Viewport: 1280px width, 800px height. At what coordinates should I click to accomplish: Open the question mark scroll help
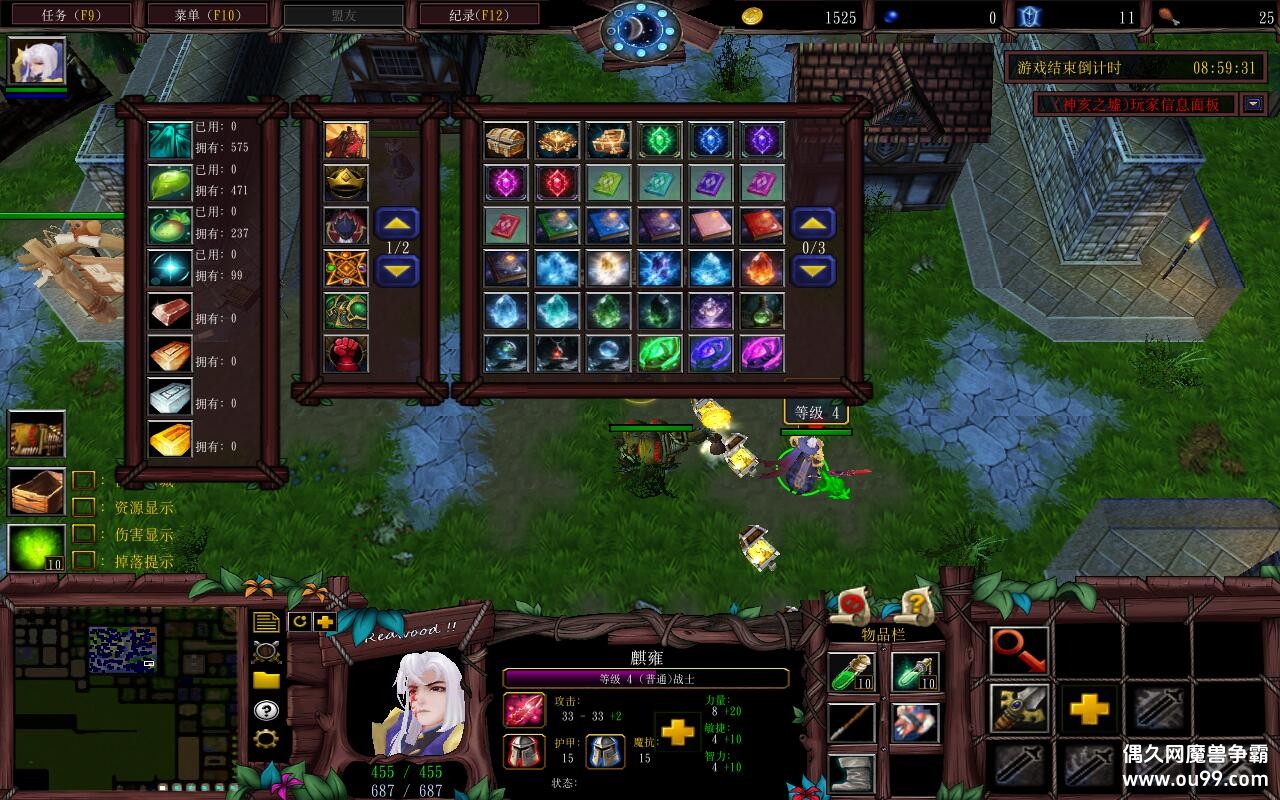click(x=915, y=603)
